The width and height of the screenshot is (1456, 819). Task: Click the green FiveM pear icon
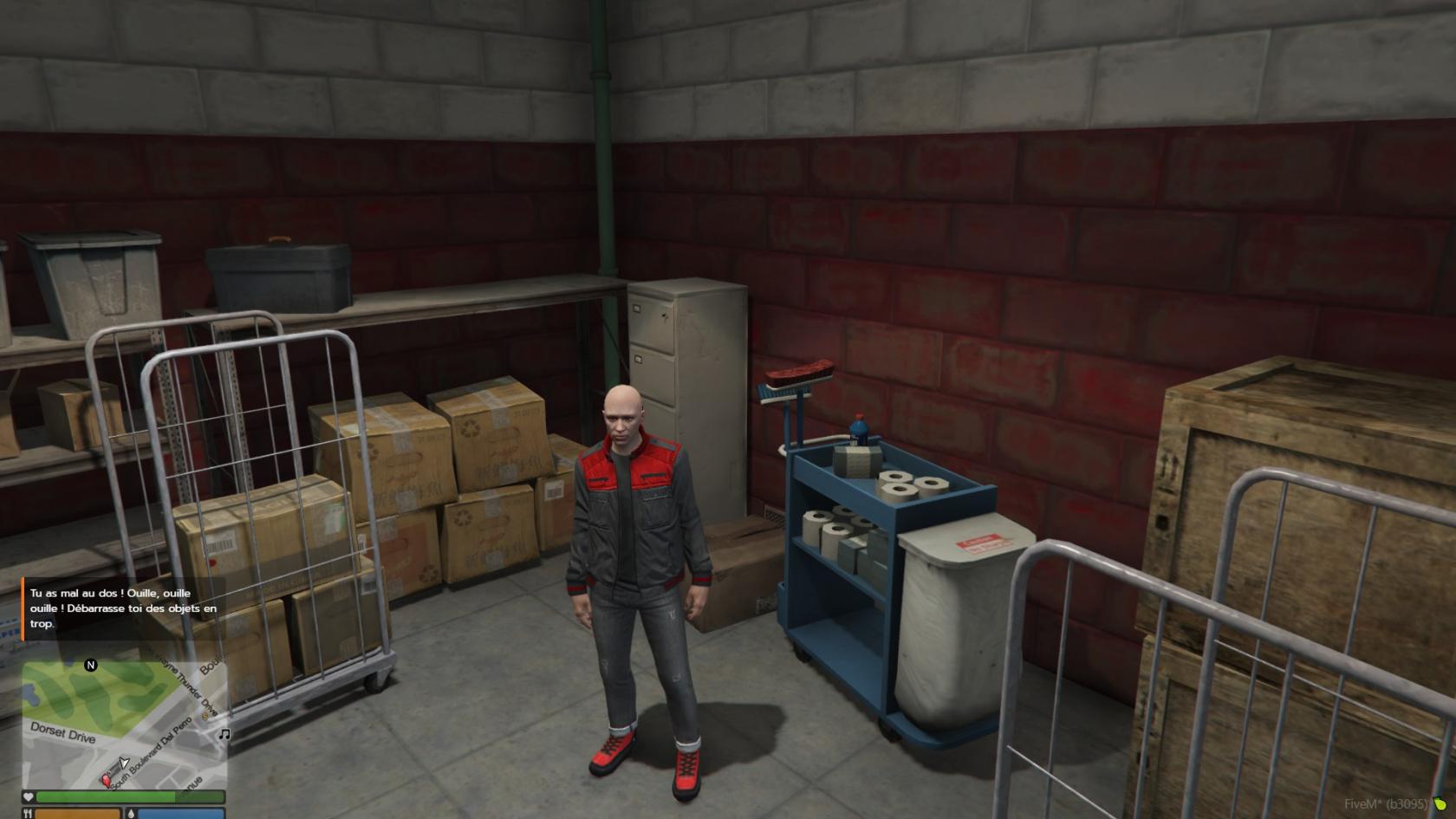coord(1439,804)
